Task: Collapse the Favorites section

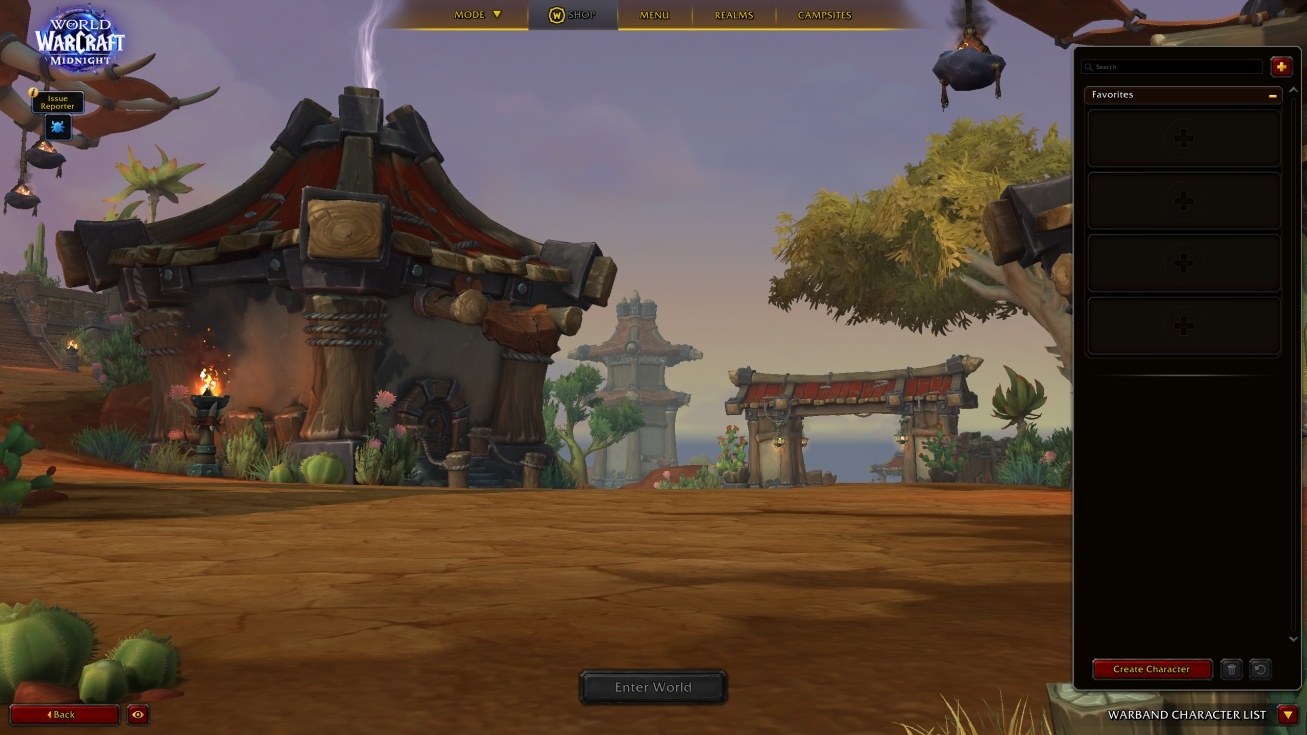Action: click(1272, 95)
